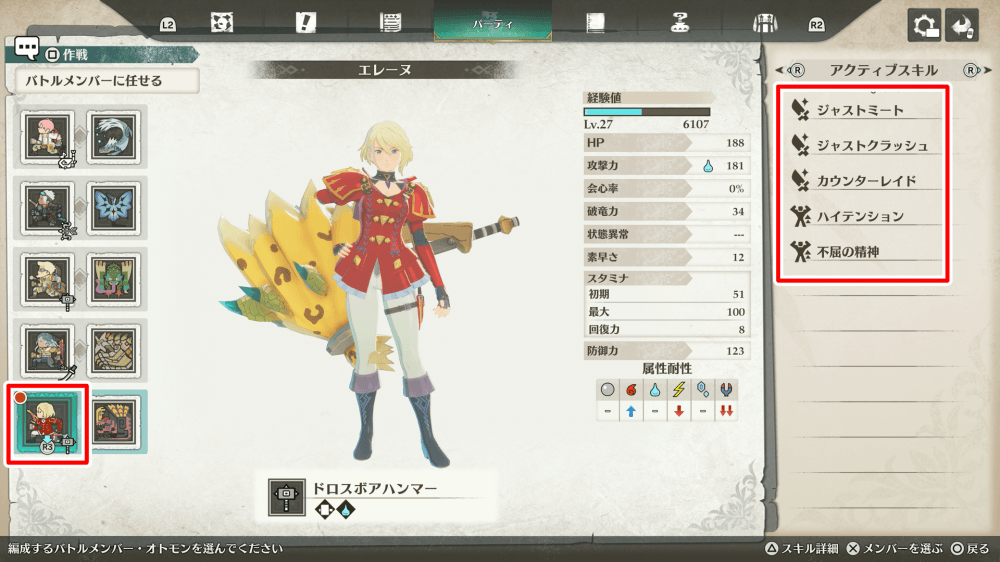This screenshot has height=562, width=1000.
Task: Choose the blonde hammer-wielder in red portrait
Action: pyautogui.click(x=47, y=422)
